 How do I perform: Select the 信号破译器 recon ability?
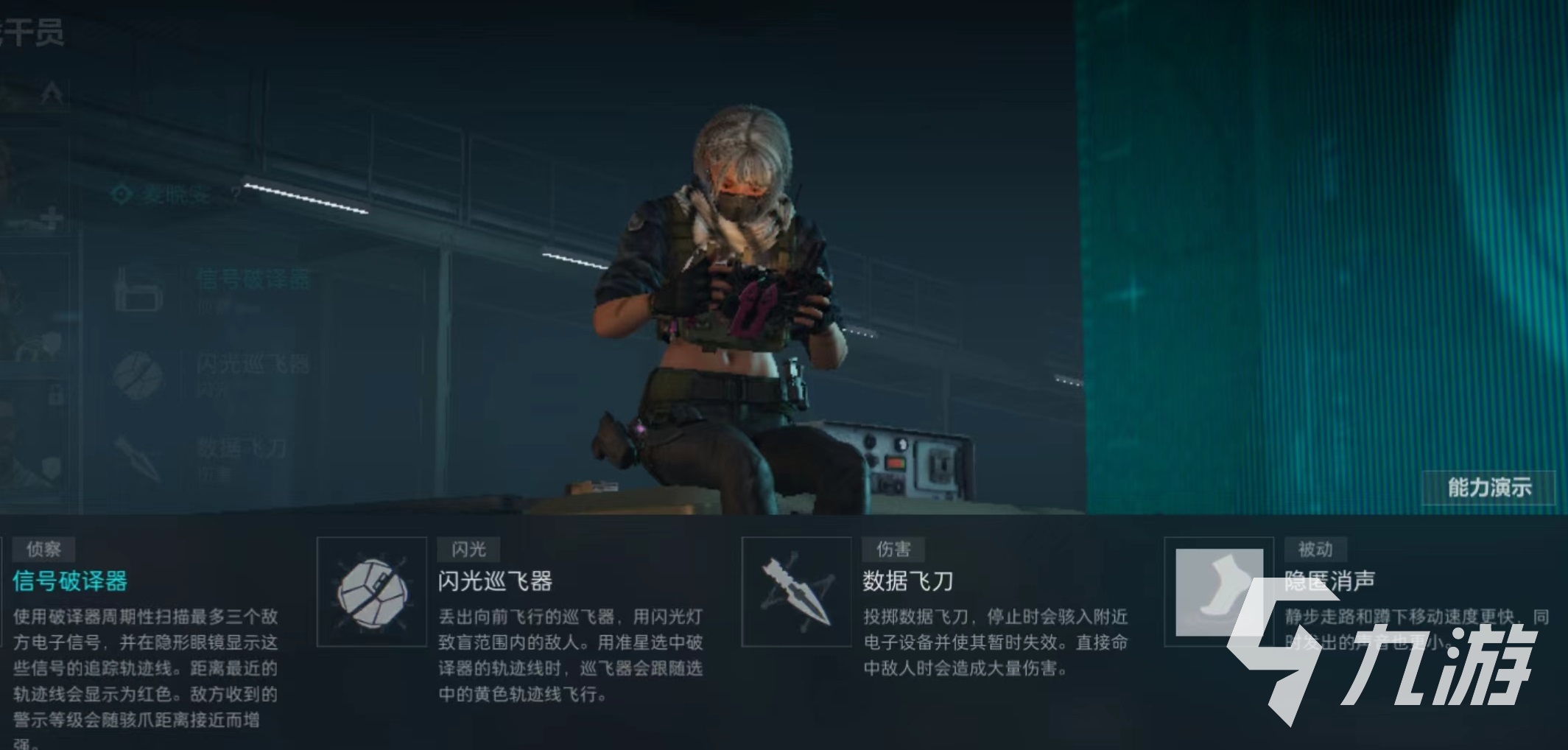pyautogui.click(x=71, y=581)
